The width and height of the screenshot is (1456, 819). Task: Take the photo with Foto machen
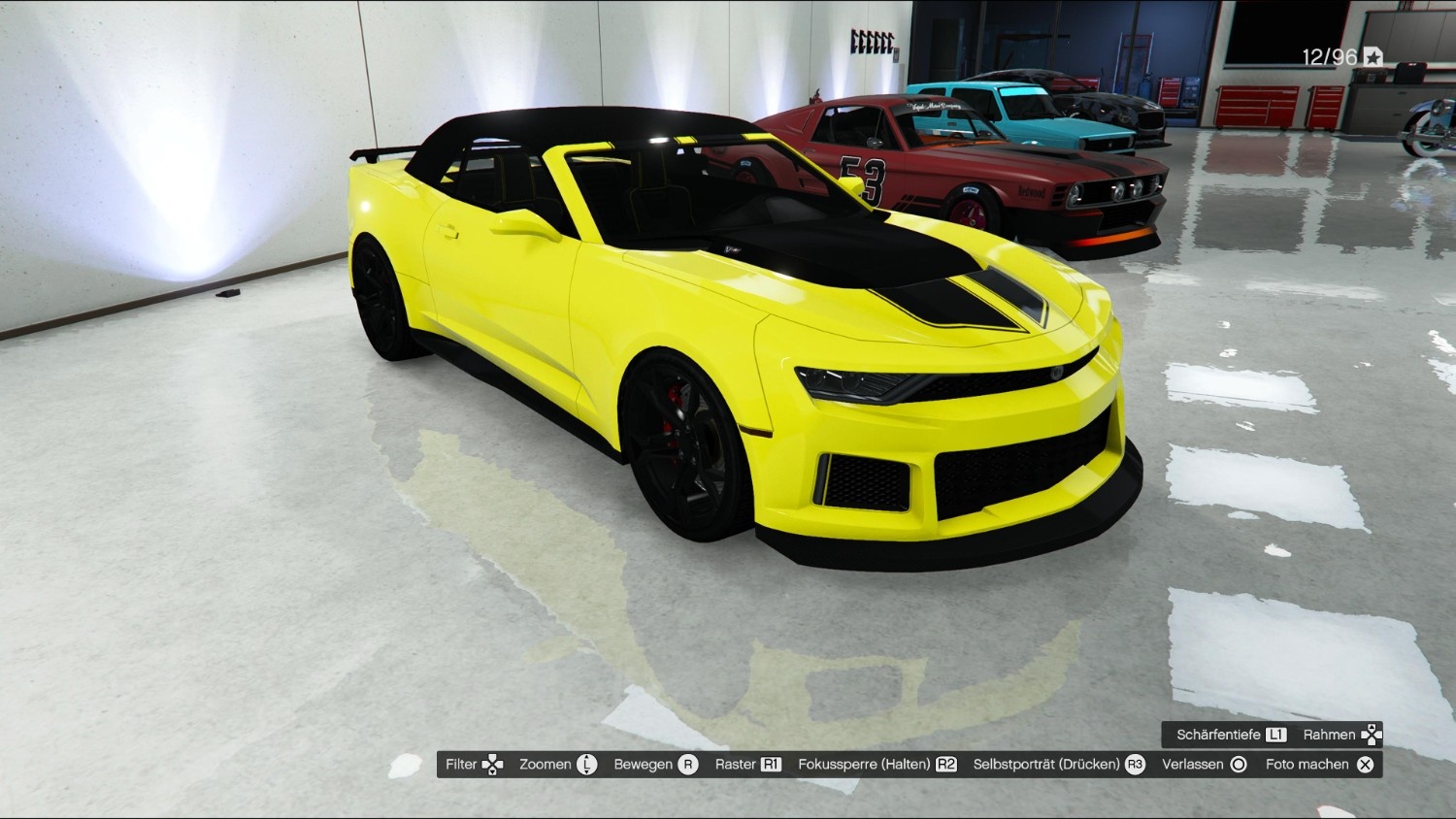[x=1318, y=765]
